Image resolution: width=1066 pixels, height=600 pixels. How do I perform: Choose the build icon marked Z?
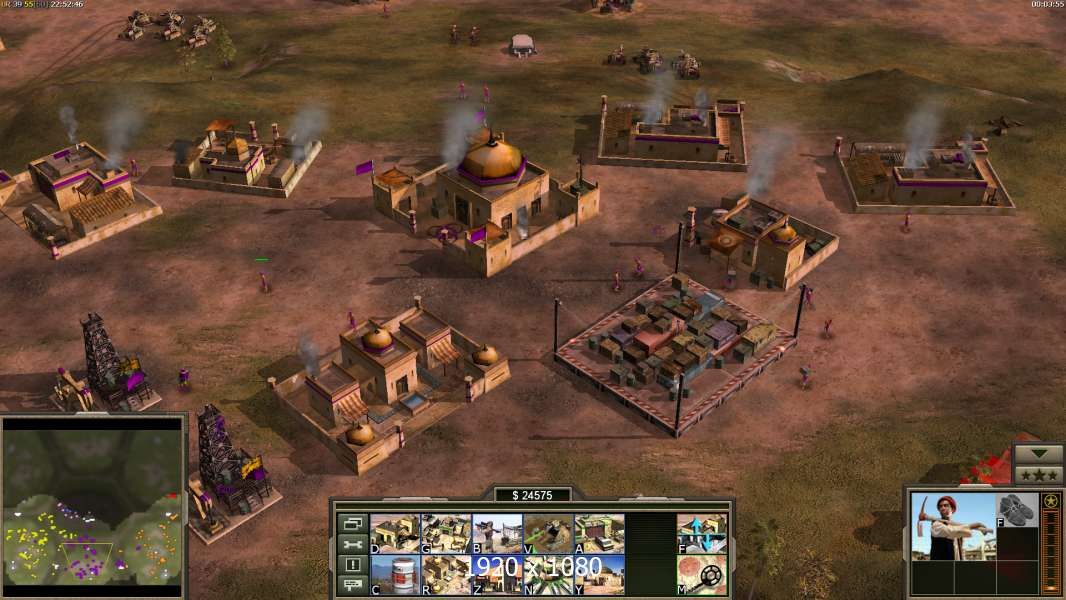pyautogui.click(x=497, y=575)
